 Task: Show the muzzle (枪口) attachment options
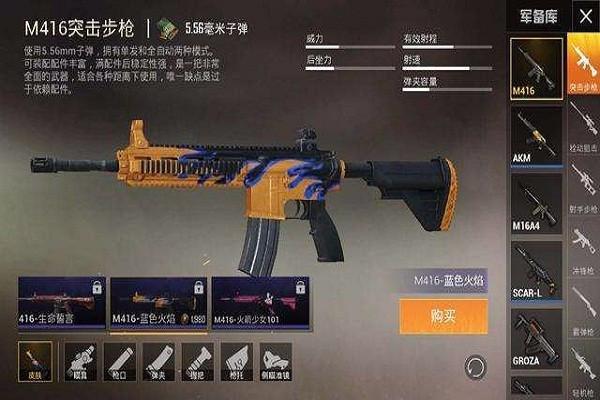tap(119, 358)
